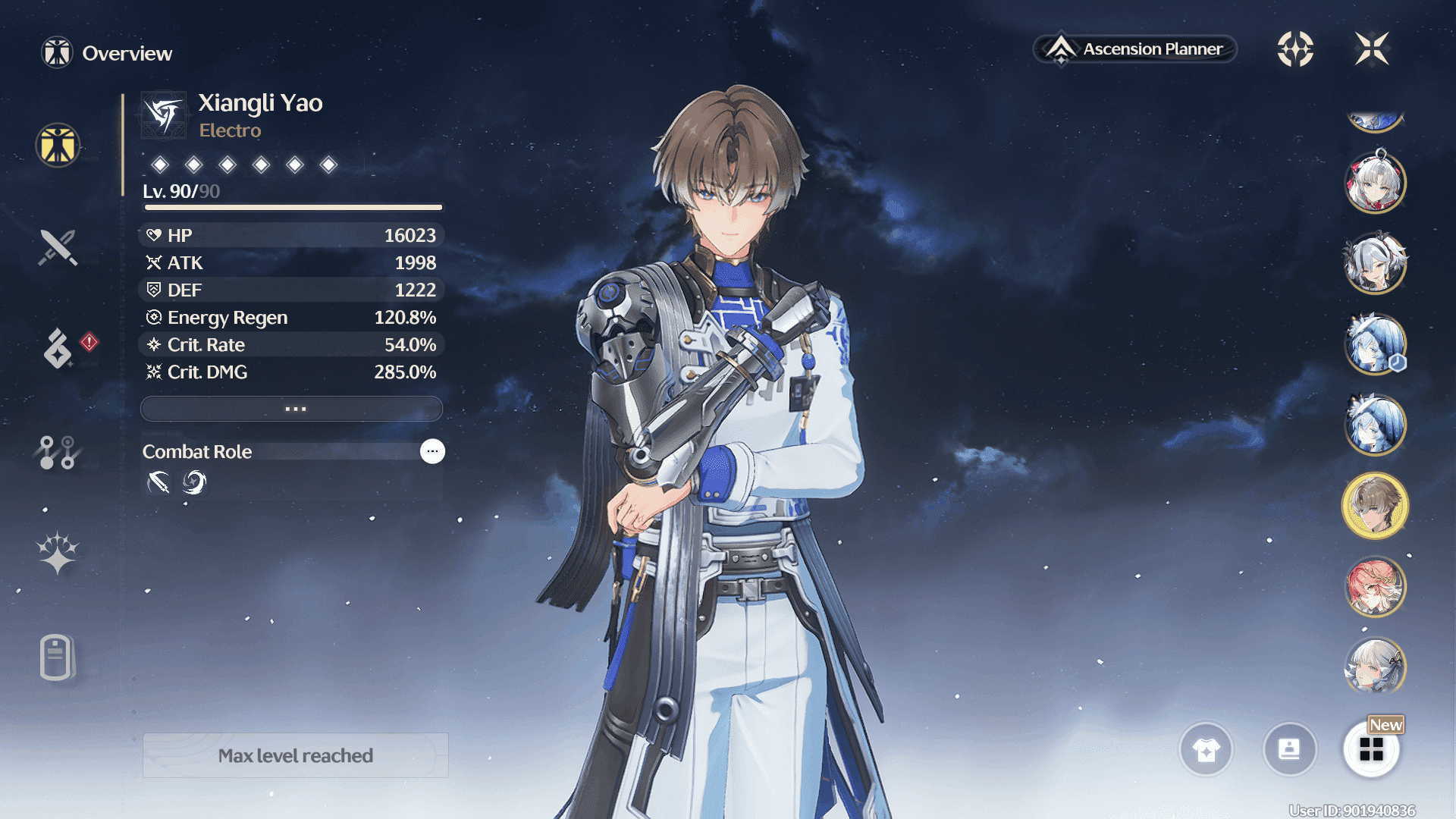Switch to the Forte skill tree tab
The height and width of the screenshot is (819, 1456).
click(57, 452)
